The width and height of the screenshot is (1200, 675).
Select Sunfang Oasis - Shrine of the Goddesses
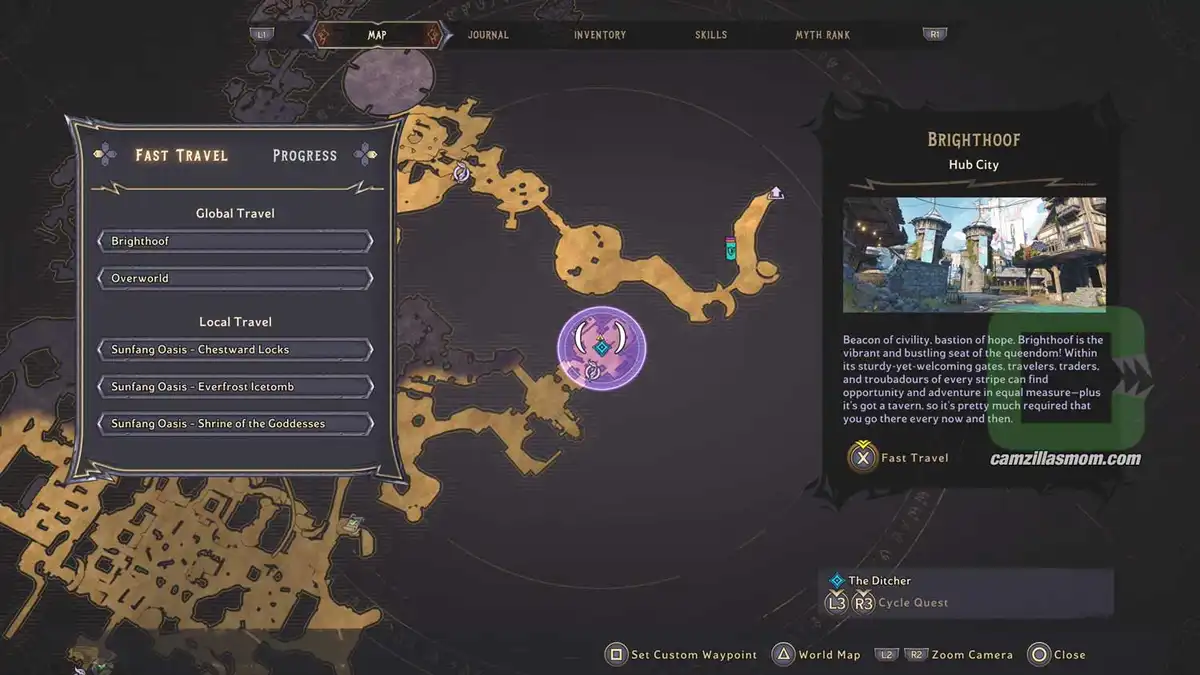[x=235, y=424]
